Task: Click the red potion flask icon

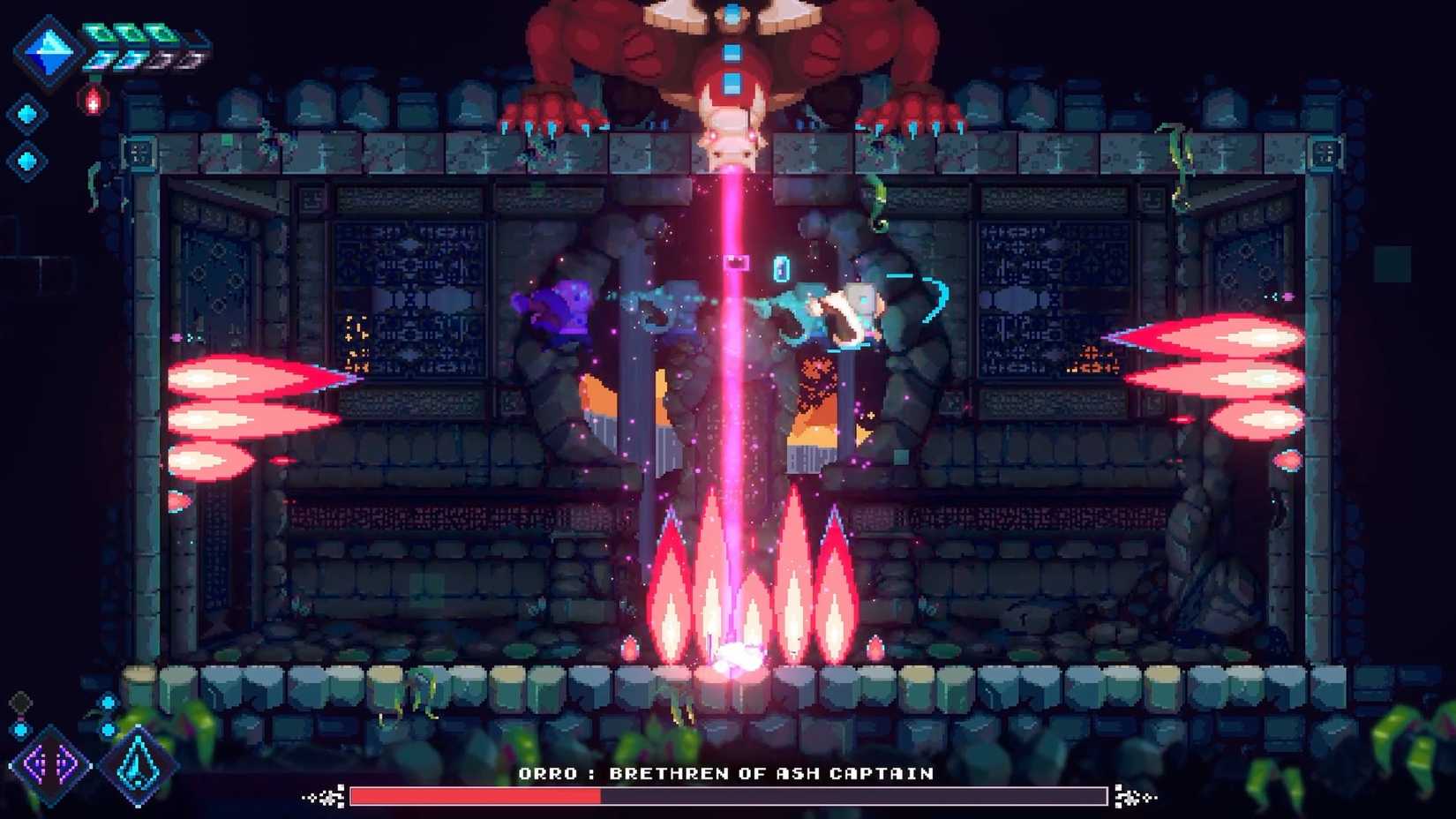Action: click(x=92, y=100)
